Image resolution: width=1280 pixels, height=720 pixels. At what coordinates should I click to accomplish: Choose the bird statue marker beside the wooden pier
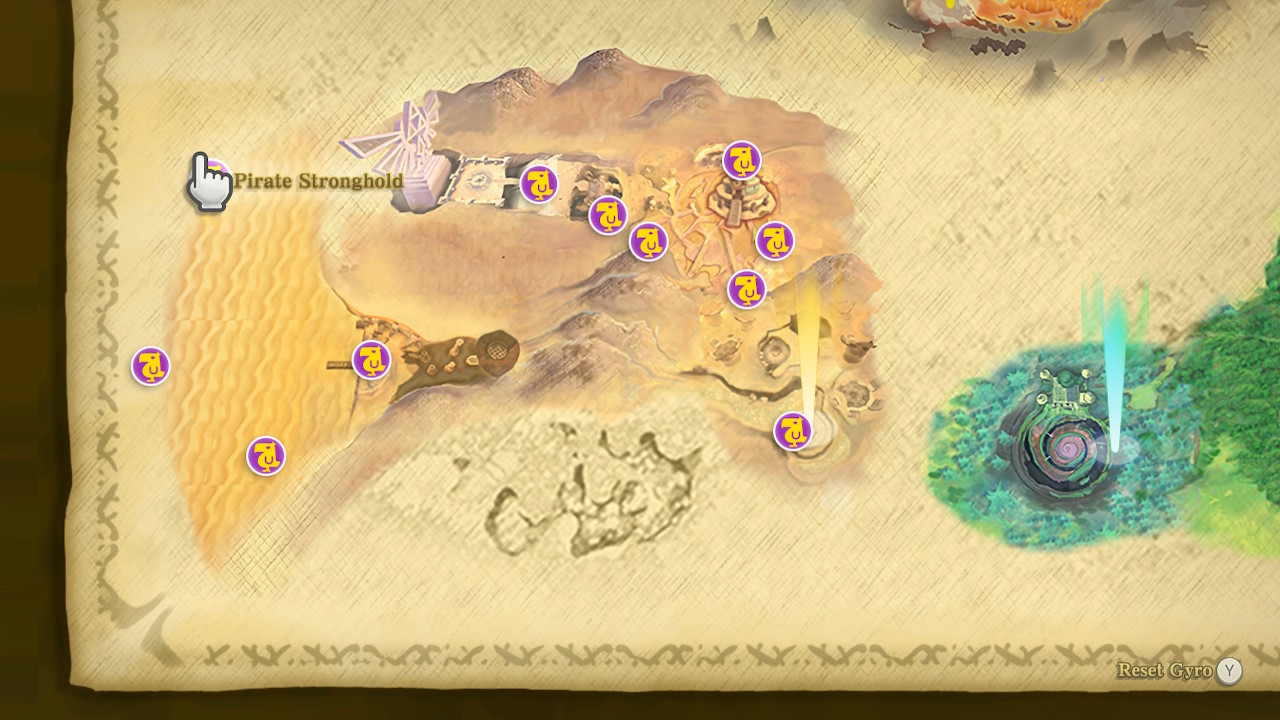371,360
